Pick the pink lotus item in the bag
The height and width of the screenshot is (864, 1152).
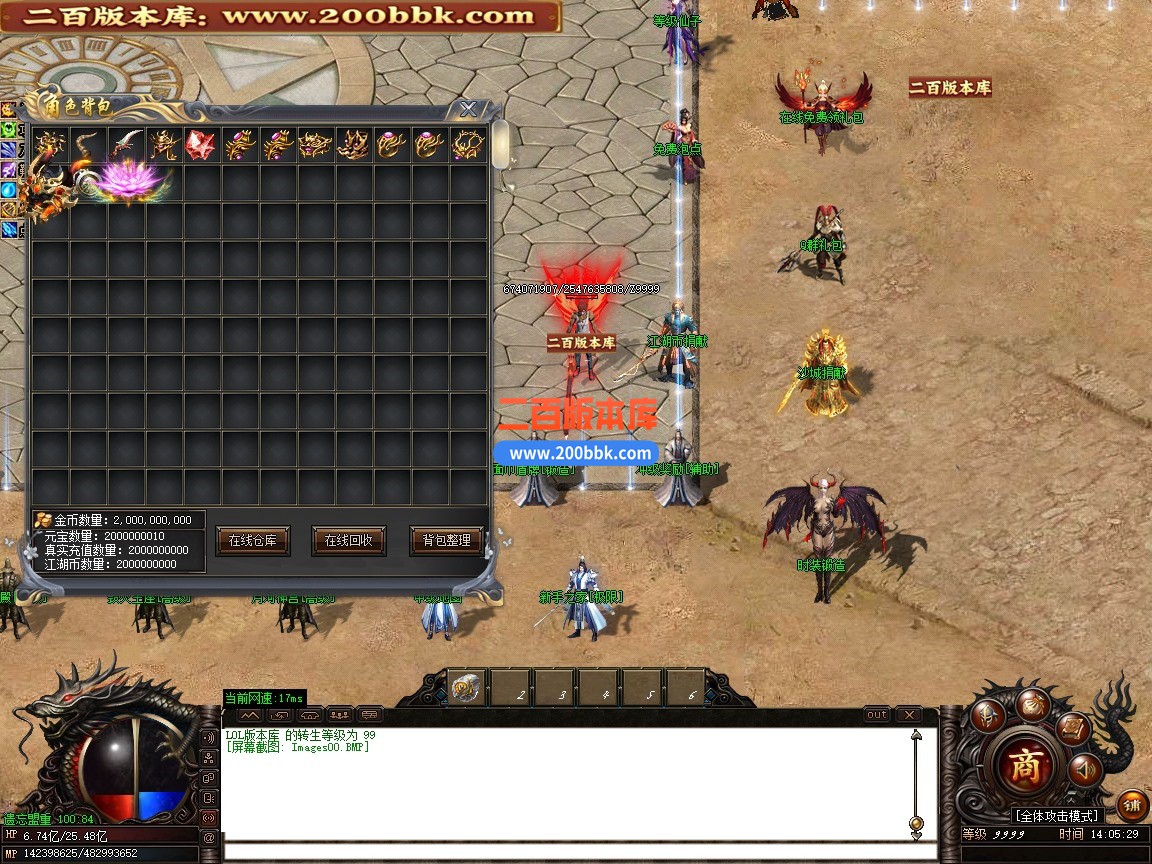click(x=130, y=181)
